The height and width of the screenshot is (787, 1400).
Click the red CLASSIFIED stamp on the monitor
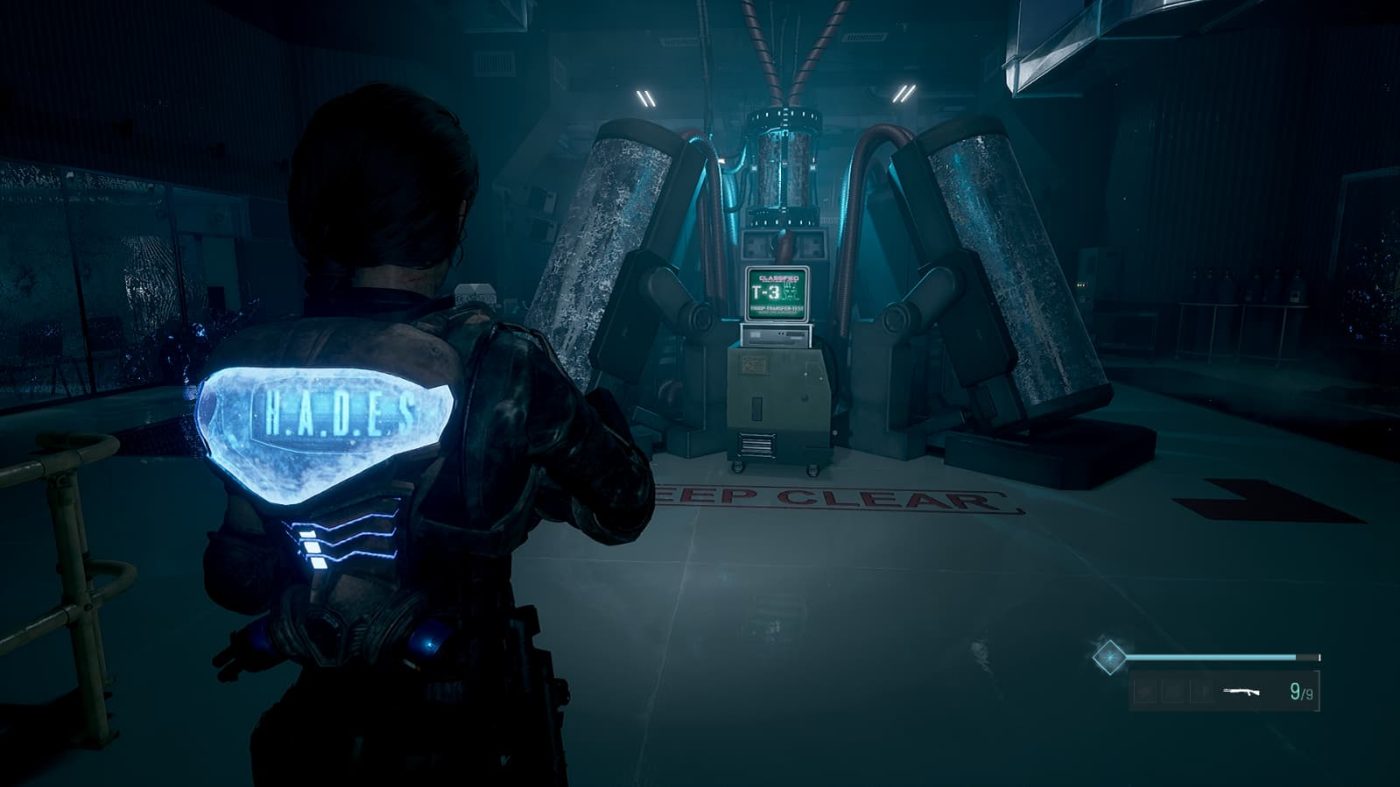[x=779, y=278]
